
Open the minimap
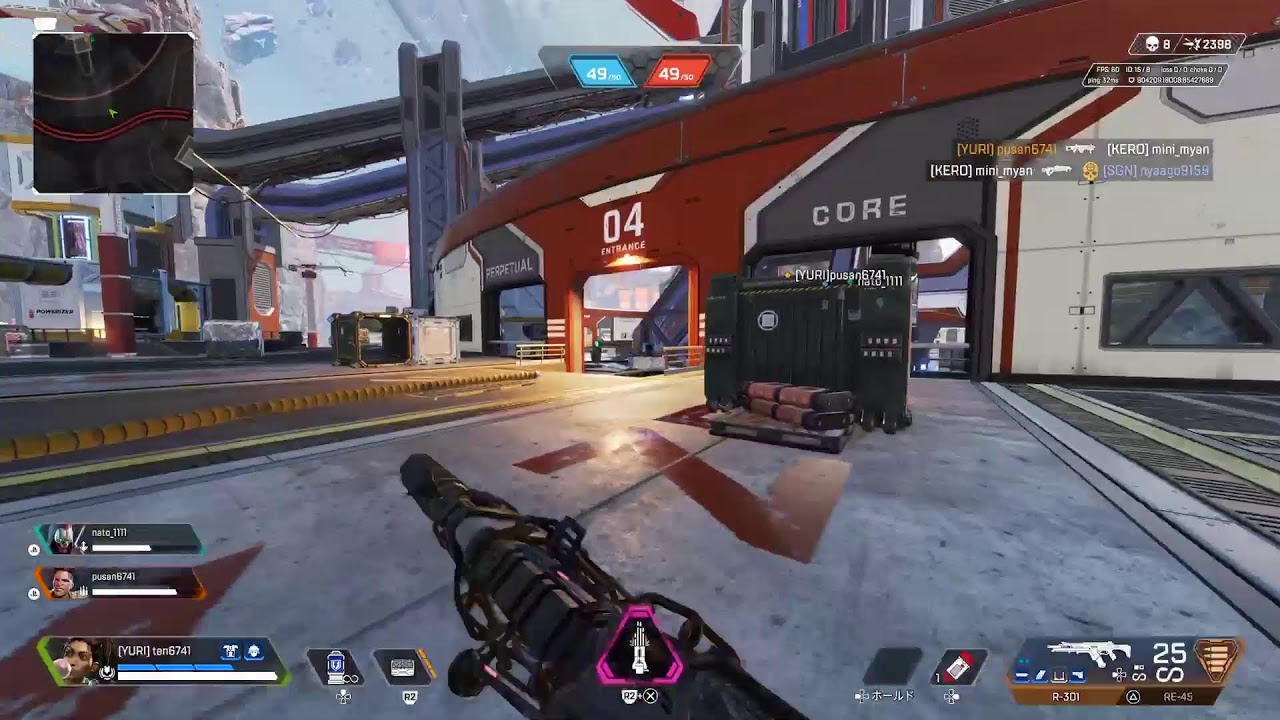pyautogui.click(x=113, y=112)
